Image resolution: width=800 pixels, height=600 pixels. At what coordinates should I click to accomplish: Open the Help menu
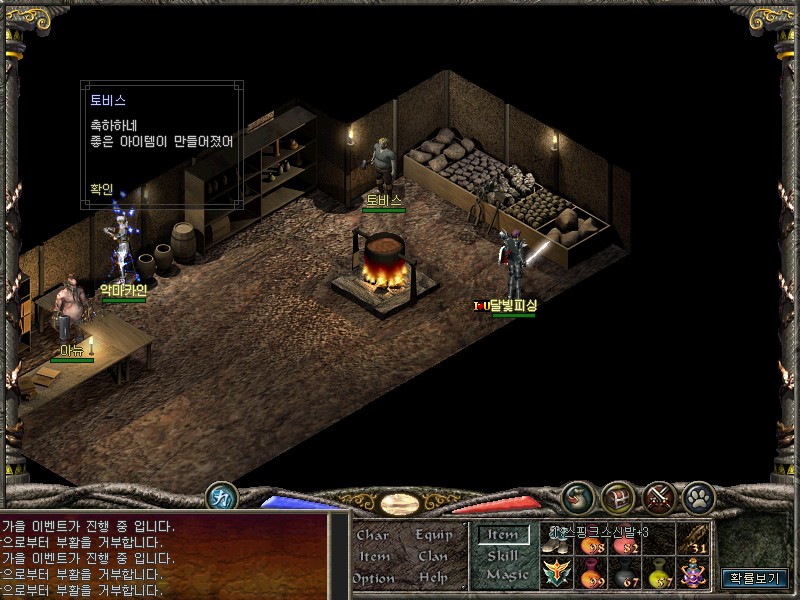[x=434, y=578]
